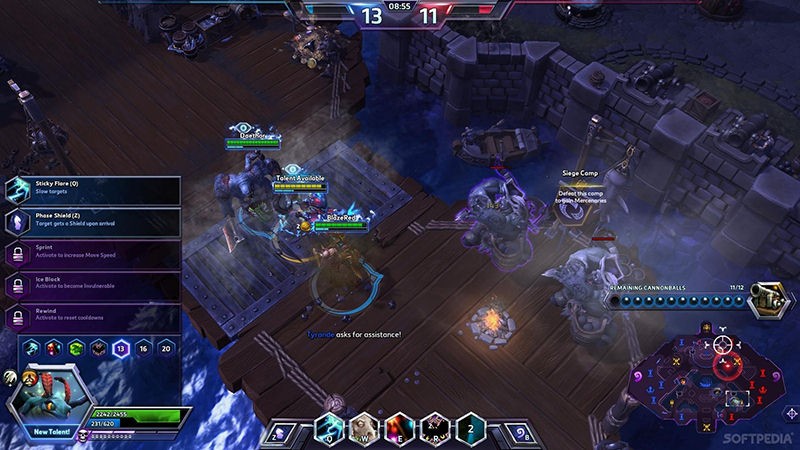Activate the talent ability showing number 2

(468, 428)
